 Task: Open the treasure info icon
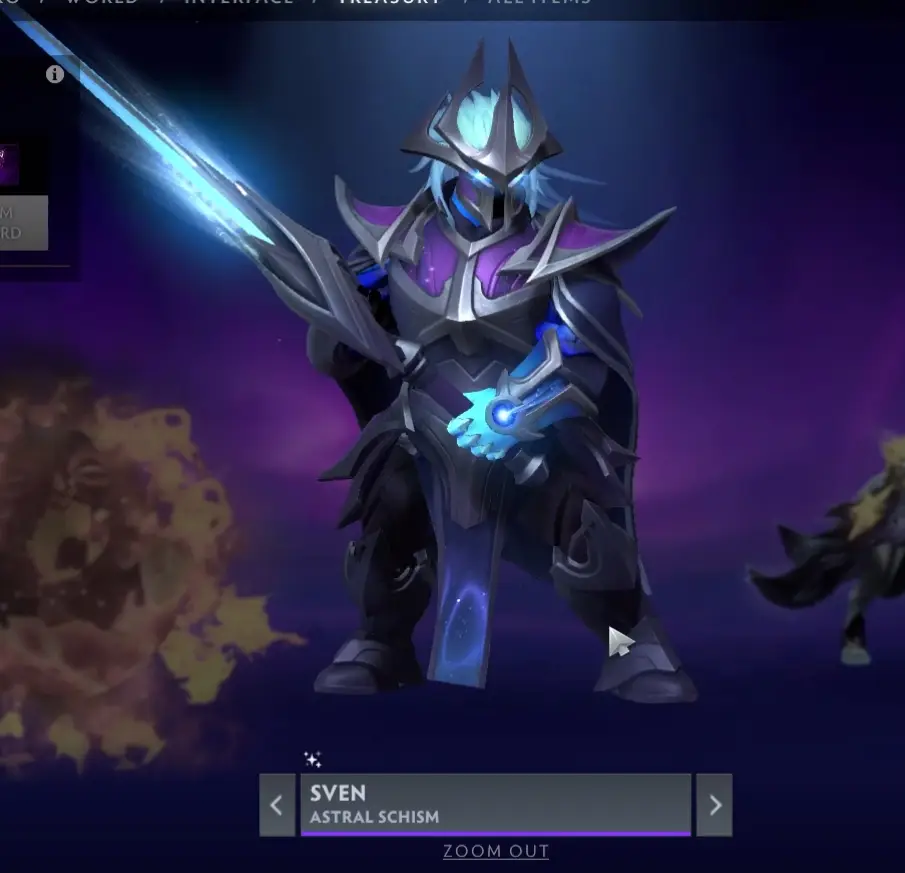(x=55, y=74)
